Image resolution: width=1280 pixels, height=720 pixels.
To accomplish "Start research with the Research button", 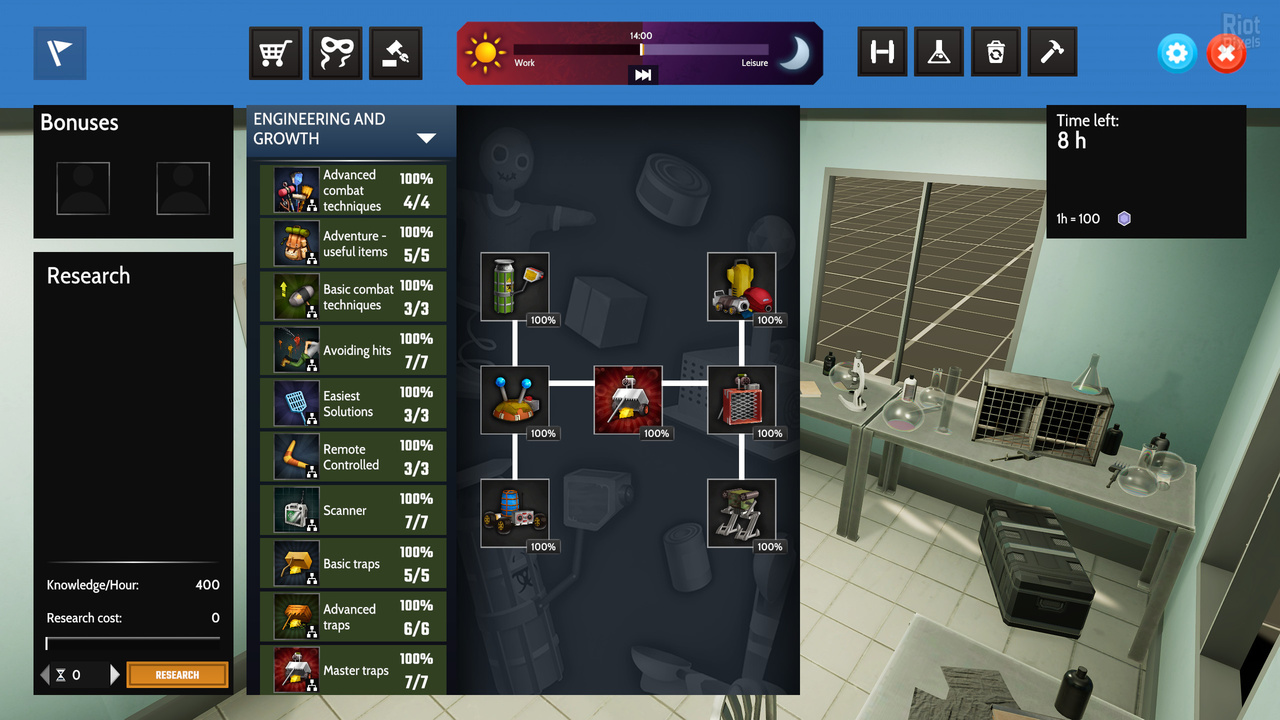I will pos(177,675).
